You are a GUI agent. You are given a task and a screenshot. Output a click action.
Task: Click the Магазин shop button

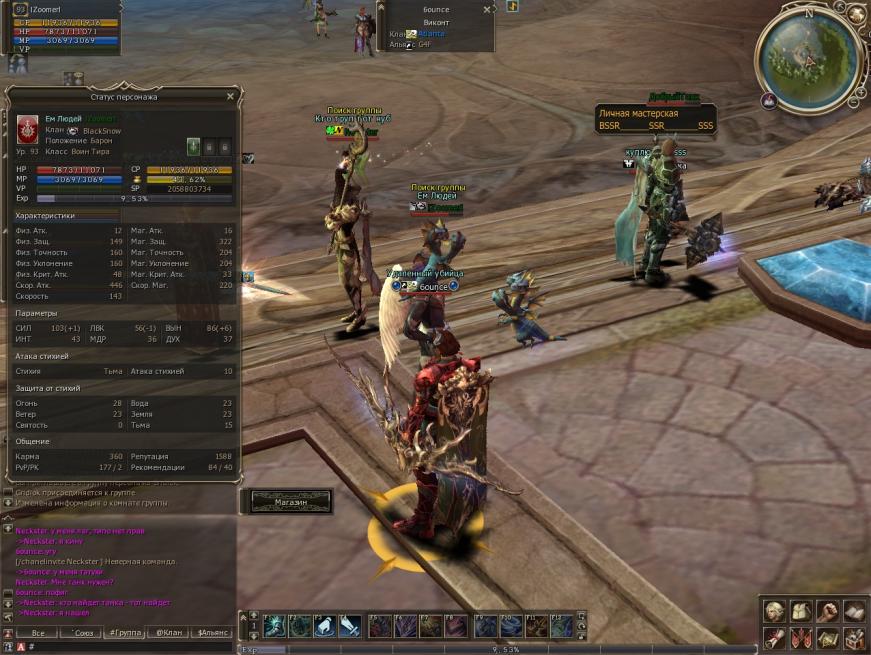click(290, 501)
